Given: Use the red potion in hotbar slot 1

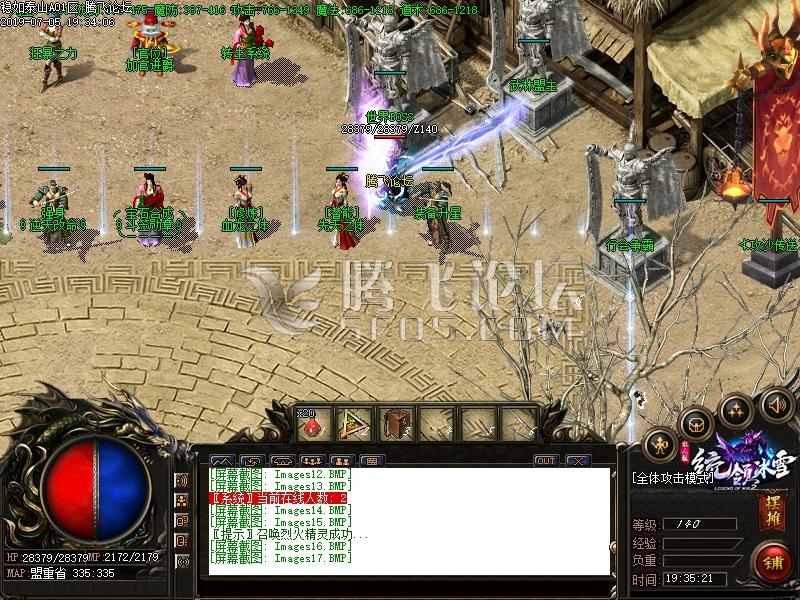Looking at the screenshot, I should (x=314, y=425).
